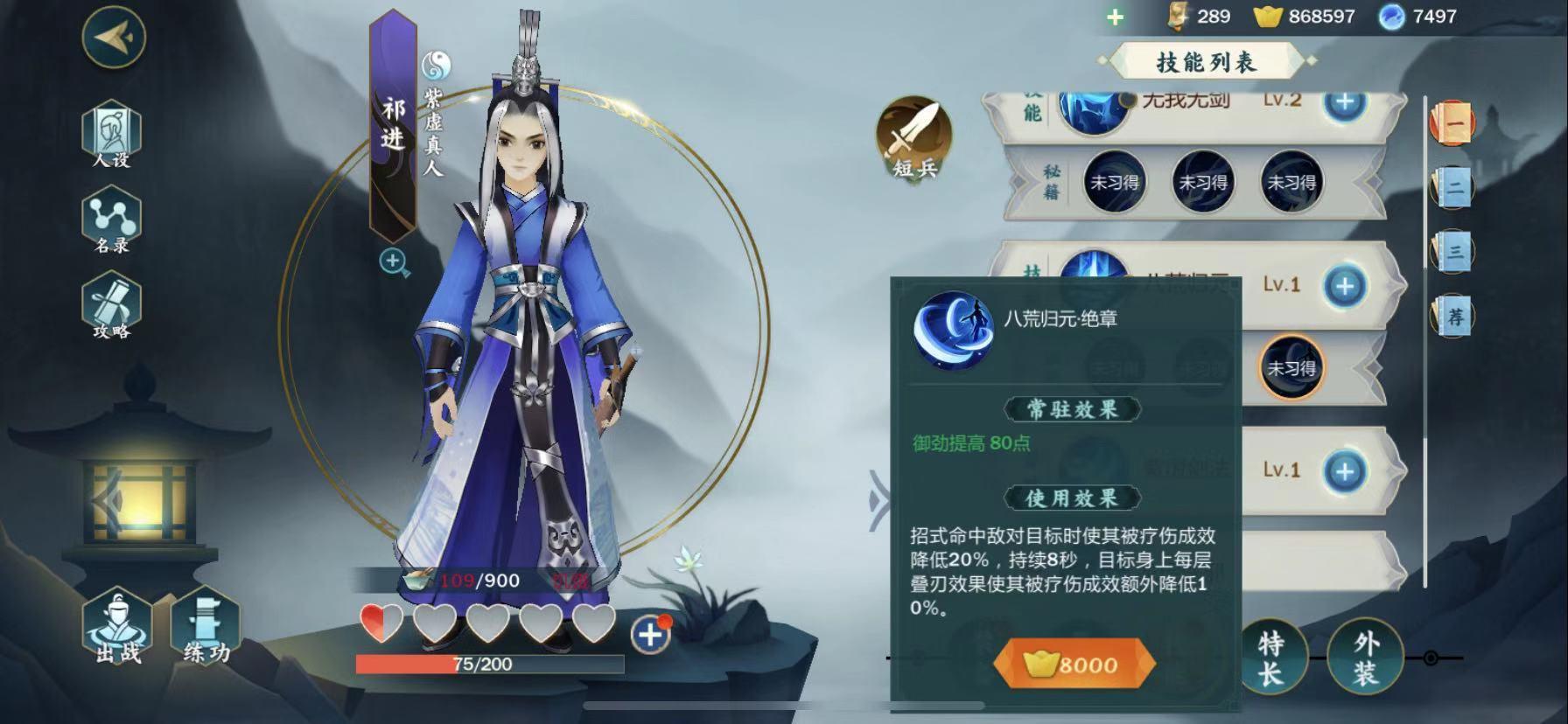Click the 八荒归元·绝章 skill icon in tooltip
The image size is (1568, 724).
pyautogui.click(x=956, y=331)
